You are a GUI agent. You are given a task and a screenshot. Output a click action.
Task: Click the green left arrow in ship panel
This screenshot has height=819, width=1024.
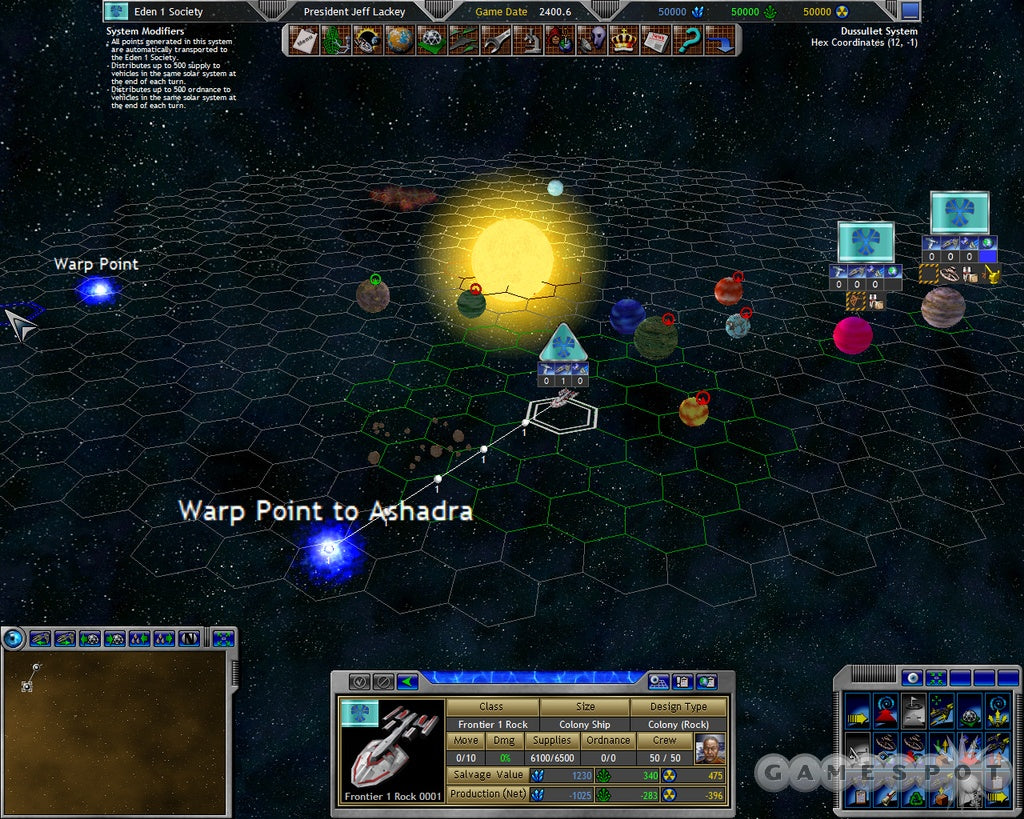pos(407,682)
